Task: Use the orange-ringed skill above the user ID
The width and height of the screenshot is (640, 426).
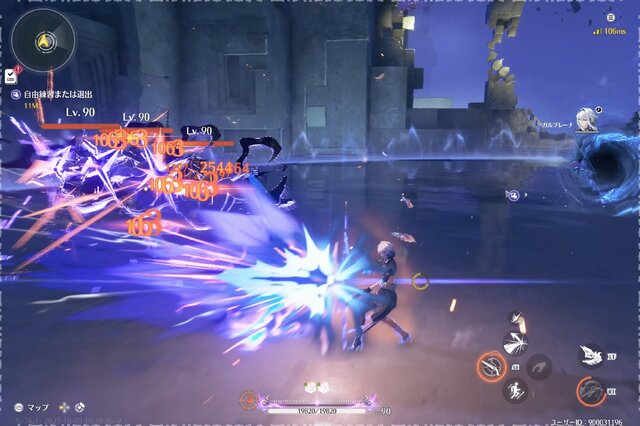Action: tap(591, 391)
